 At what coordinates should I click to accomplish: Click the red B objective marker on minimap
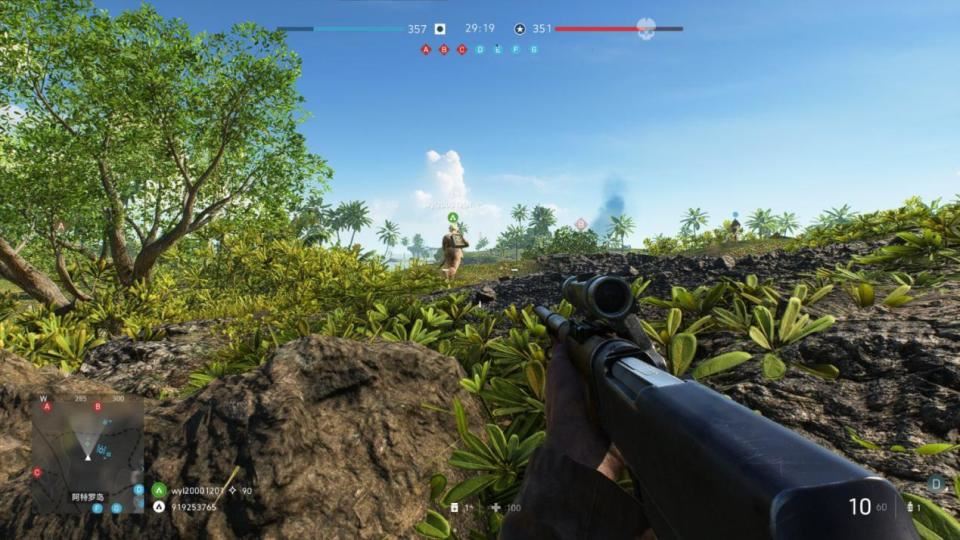tap(97, 407)
